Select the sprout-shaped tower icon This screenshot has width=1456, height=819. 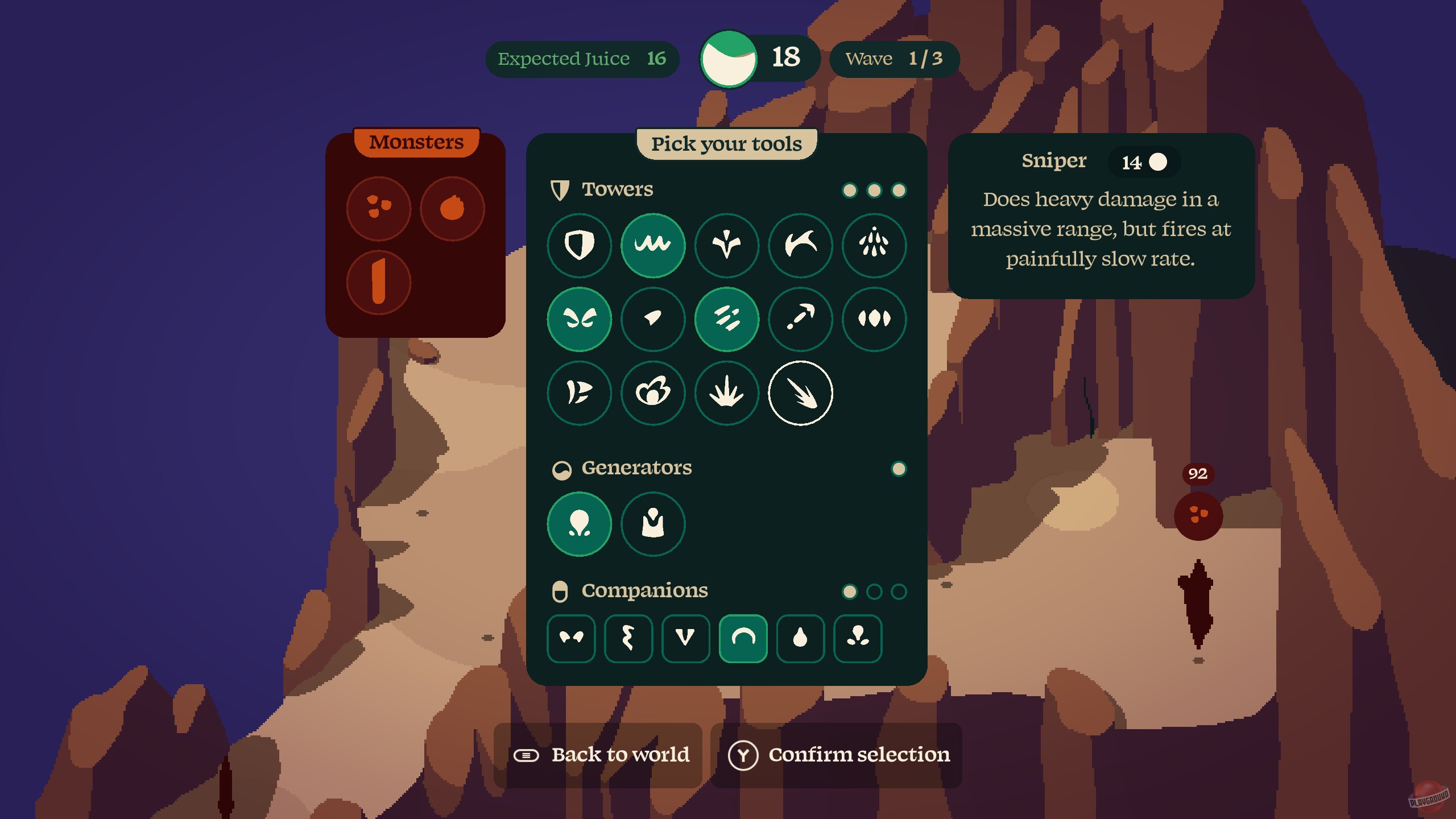pos(727,245)
